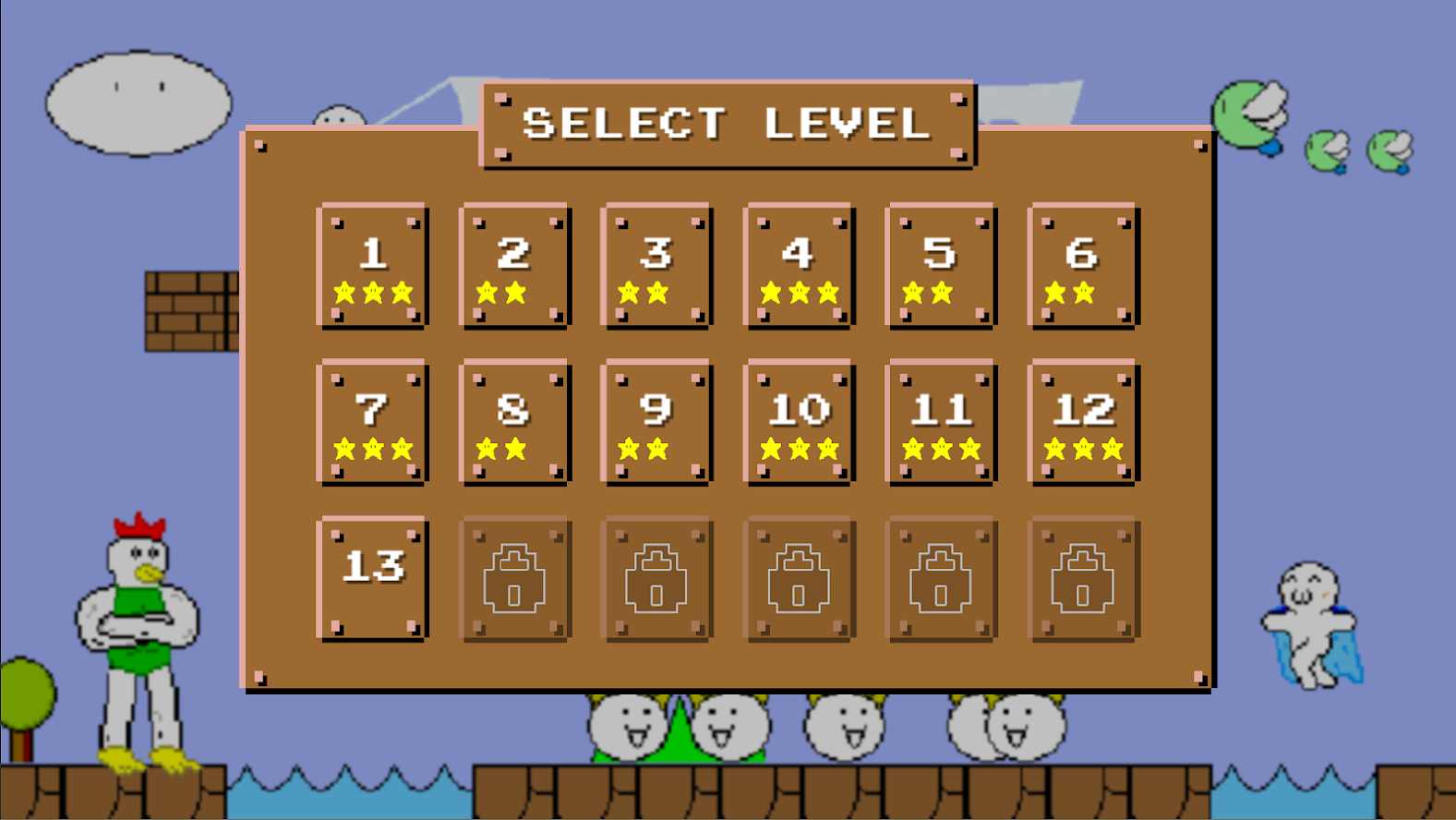This screenshot has height=820, width=1456.
Task: Choose the level 8 tile
Action: (x=515, y=422)
